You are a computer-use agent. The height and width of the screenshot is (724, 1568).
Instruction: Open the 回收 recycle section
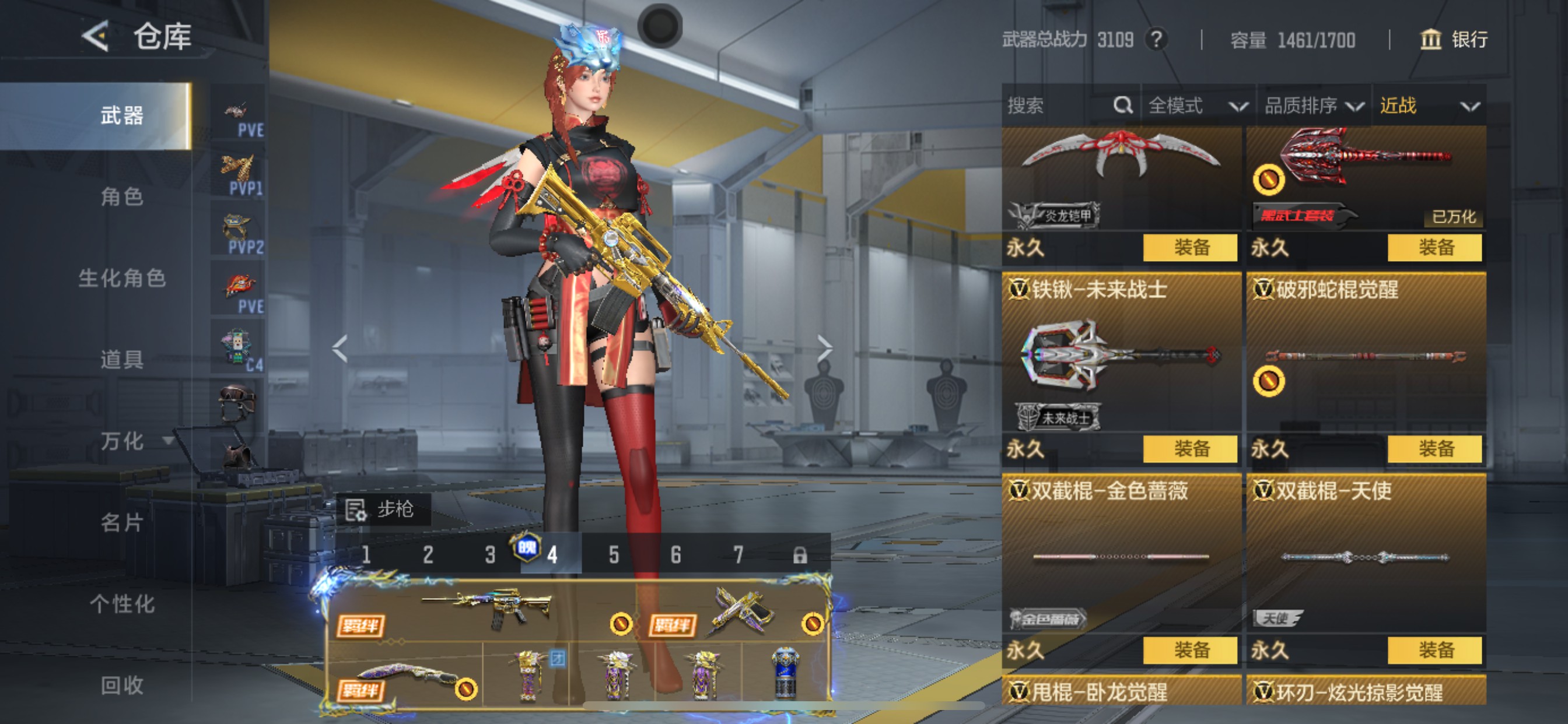[x=122, y=686]
